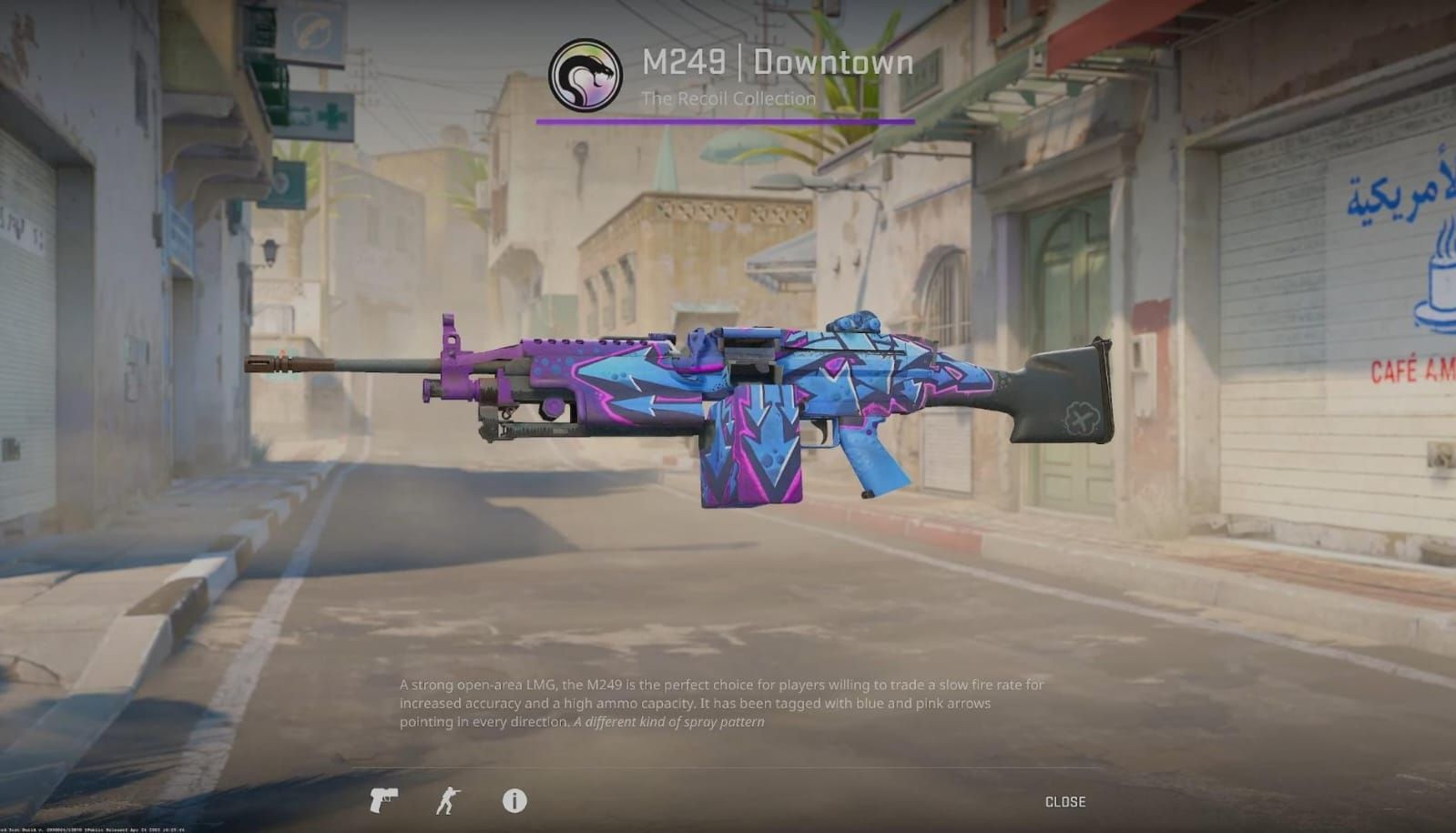Toggle the third-person character preview

[446, 802]
